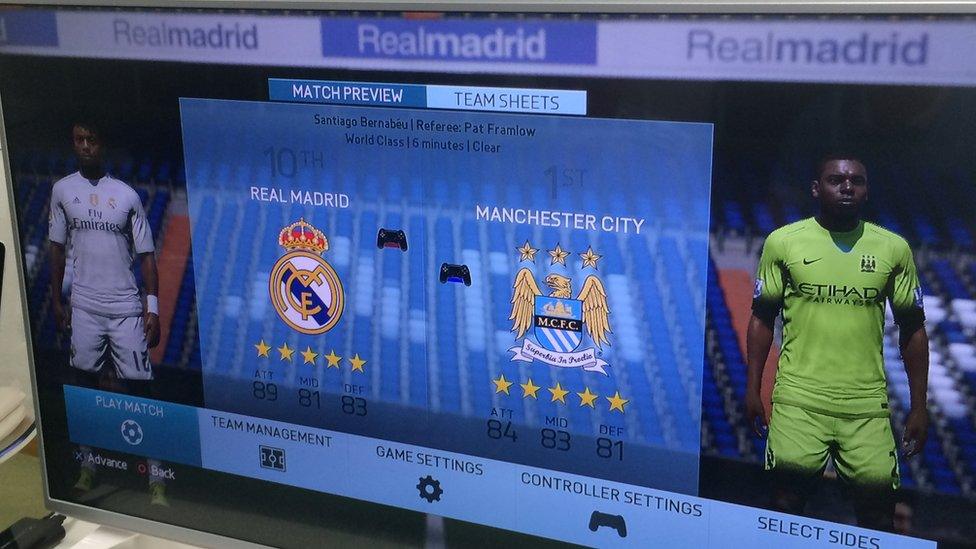Select the Match Preview tab
Image resolution: width=976 pixels, height=549 pixels.
click(347, 94)
